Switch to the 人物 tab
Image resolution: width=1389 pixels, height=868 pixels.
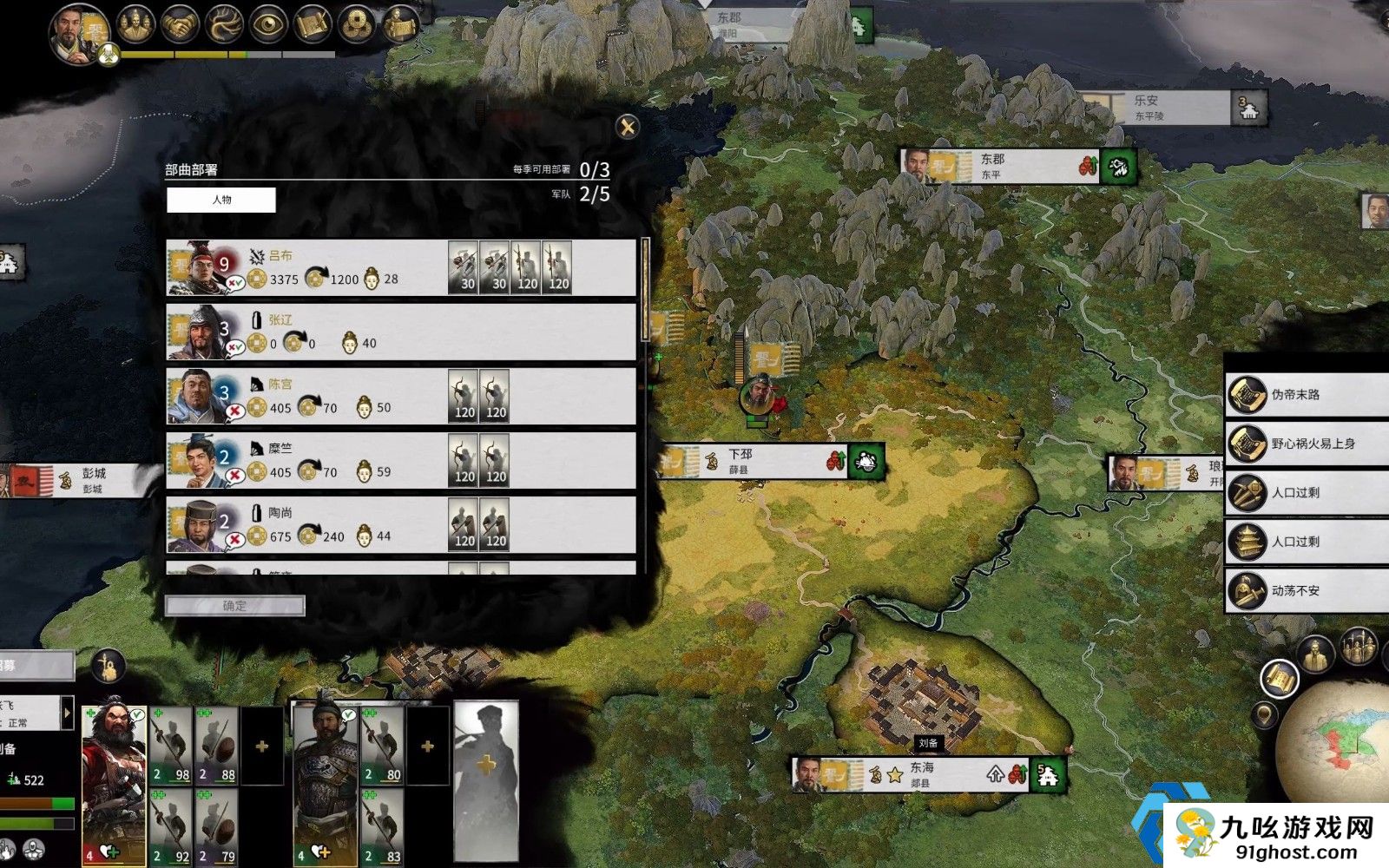click(221, 200)
